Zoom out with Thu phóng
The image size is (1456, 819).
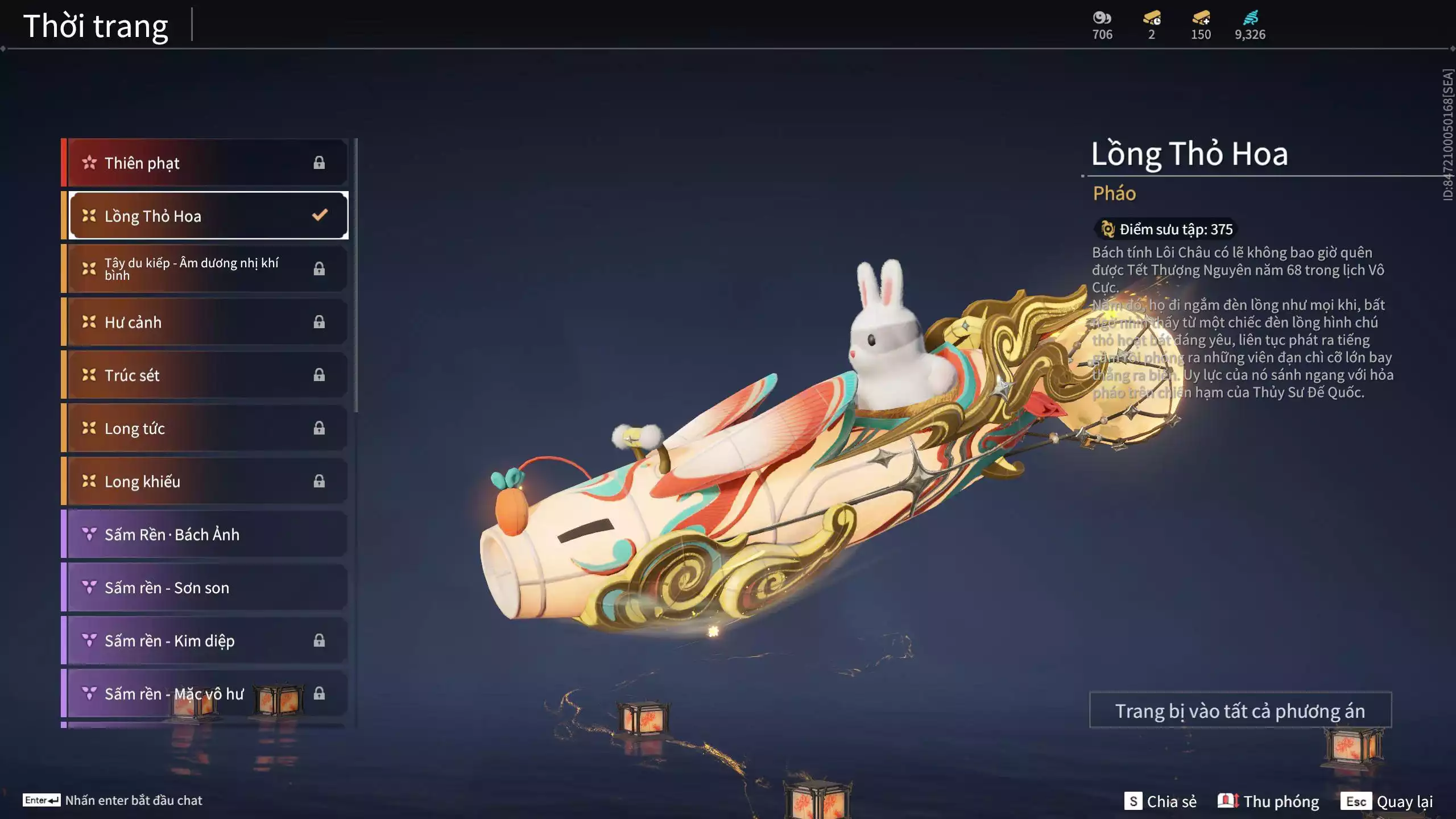pos(1268,801)
